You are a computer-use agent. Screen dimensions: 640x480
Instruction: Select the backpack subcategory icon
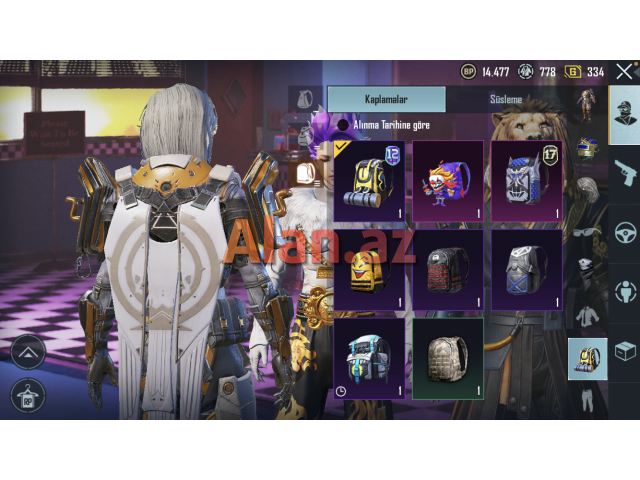(586, 358)
